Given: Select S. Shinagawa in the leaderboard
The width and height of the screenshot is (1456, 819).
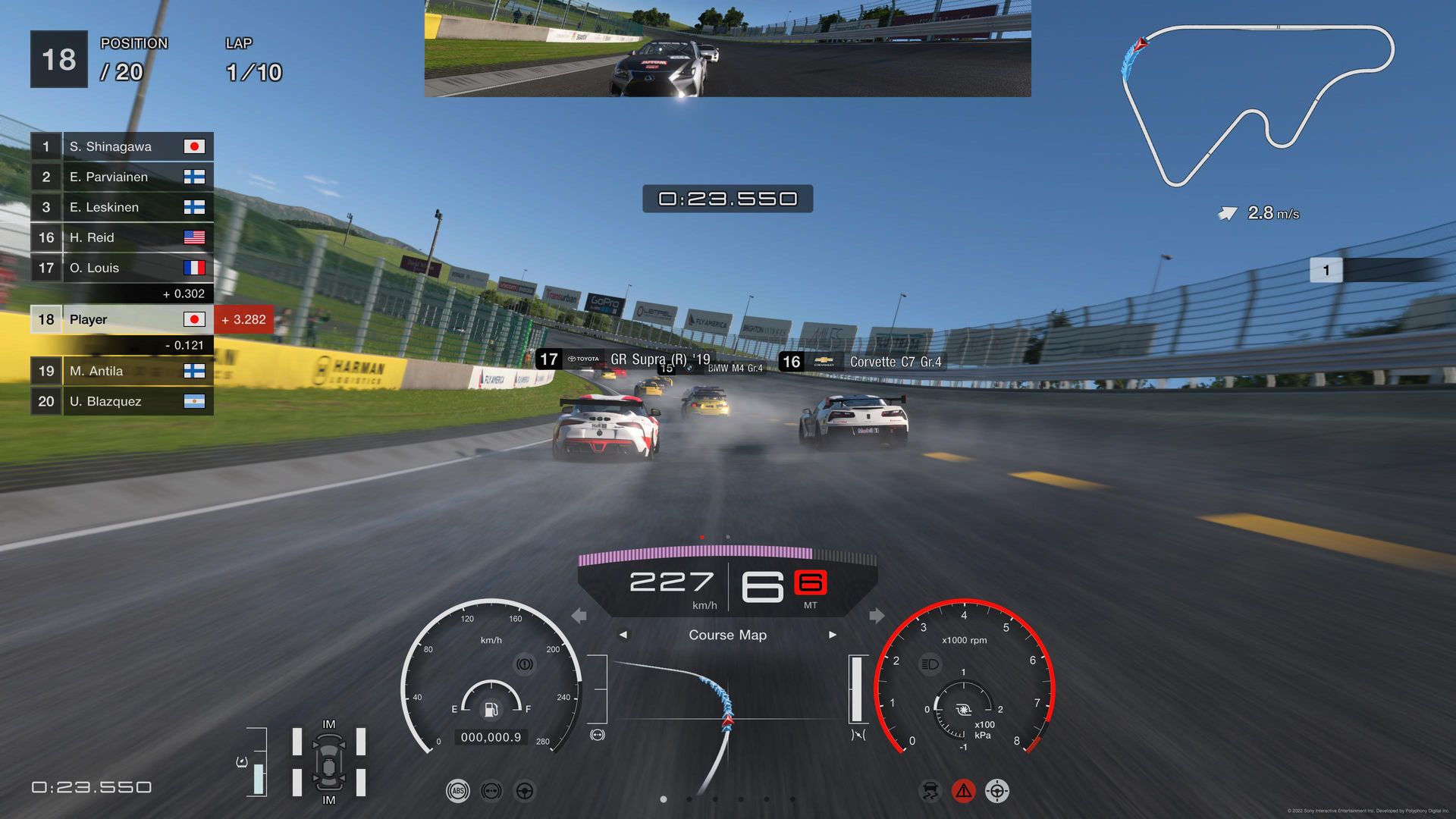Looking at the screenshot, I should coord(121,146).
